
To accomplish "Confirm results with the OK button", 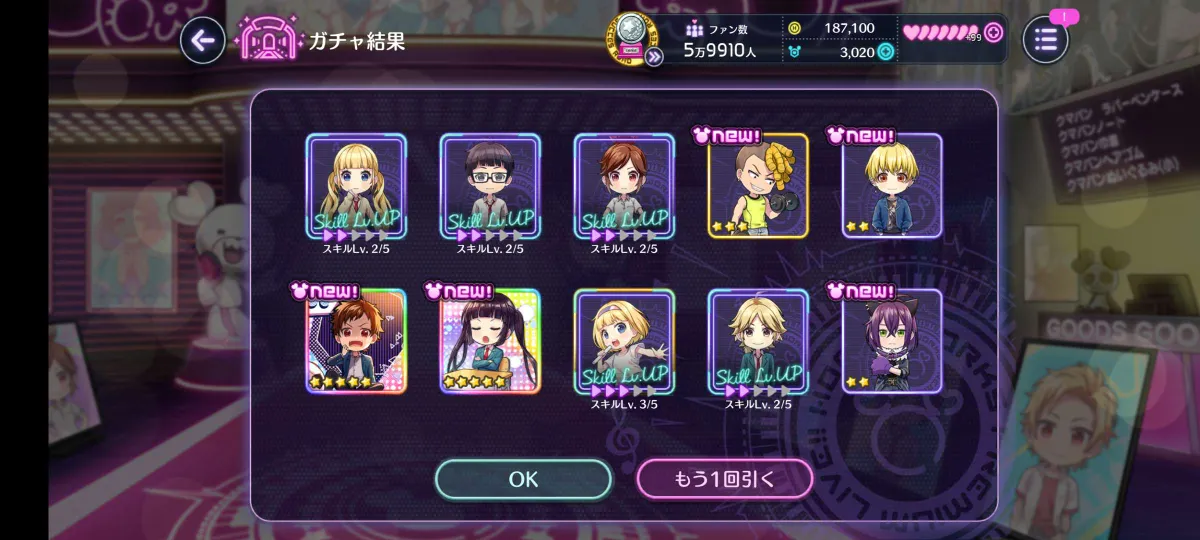I will (523, 479).
